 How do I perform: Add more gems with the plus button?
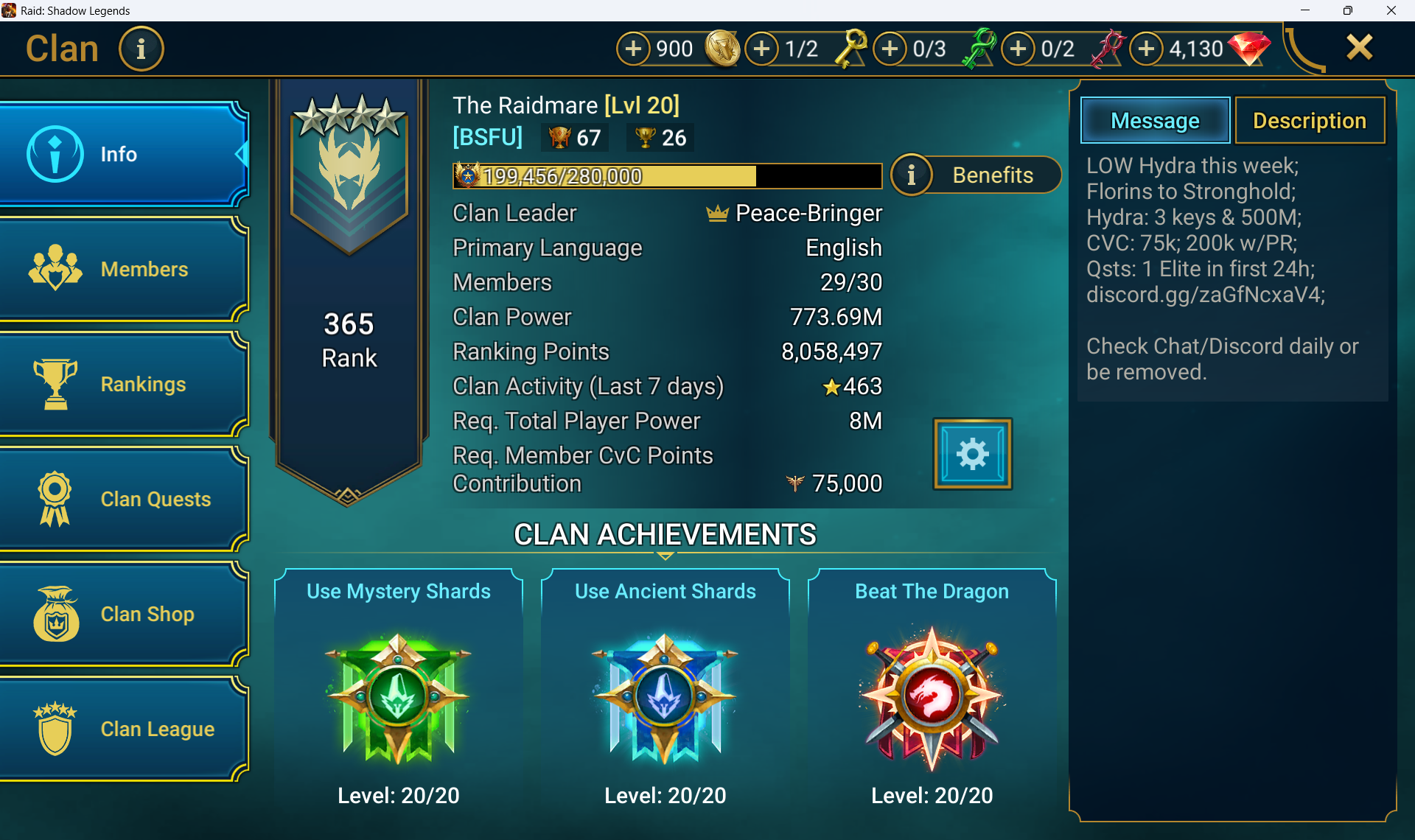click(x=1147, y=49)
